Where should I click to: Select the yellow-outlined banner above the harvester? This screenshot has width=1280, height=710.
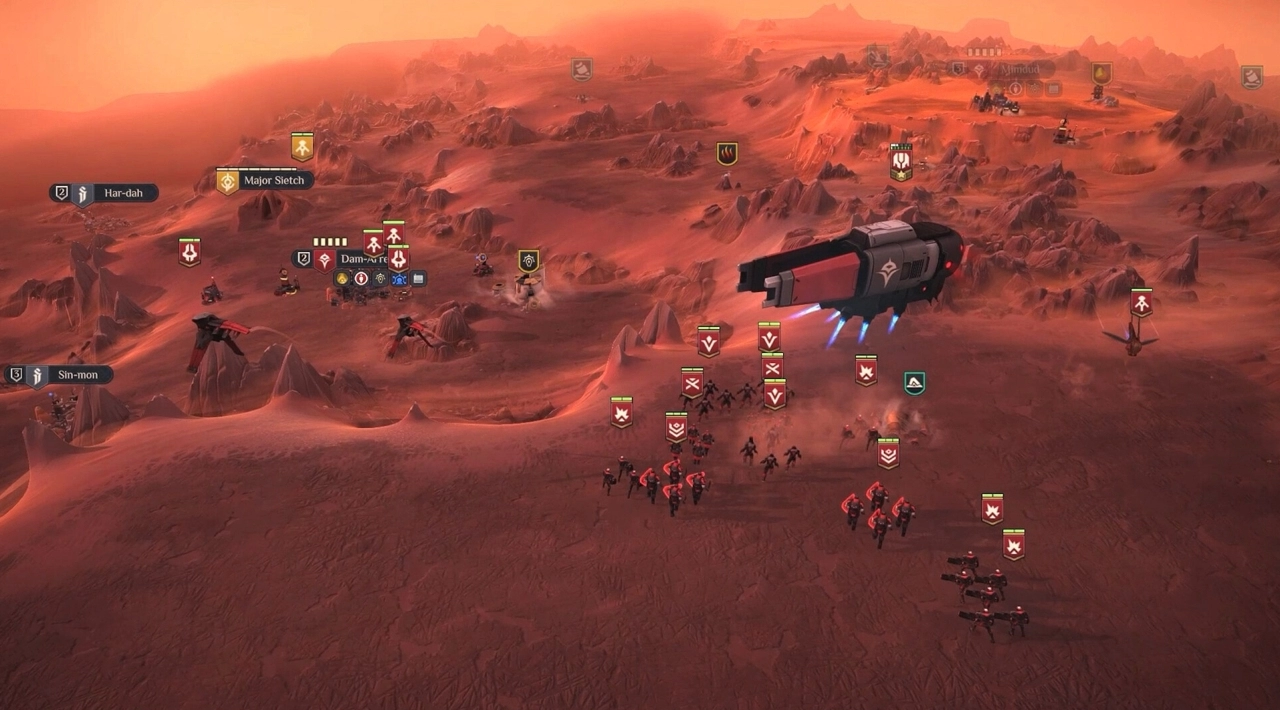click(529, 261)
